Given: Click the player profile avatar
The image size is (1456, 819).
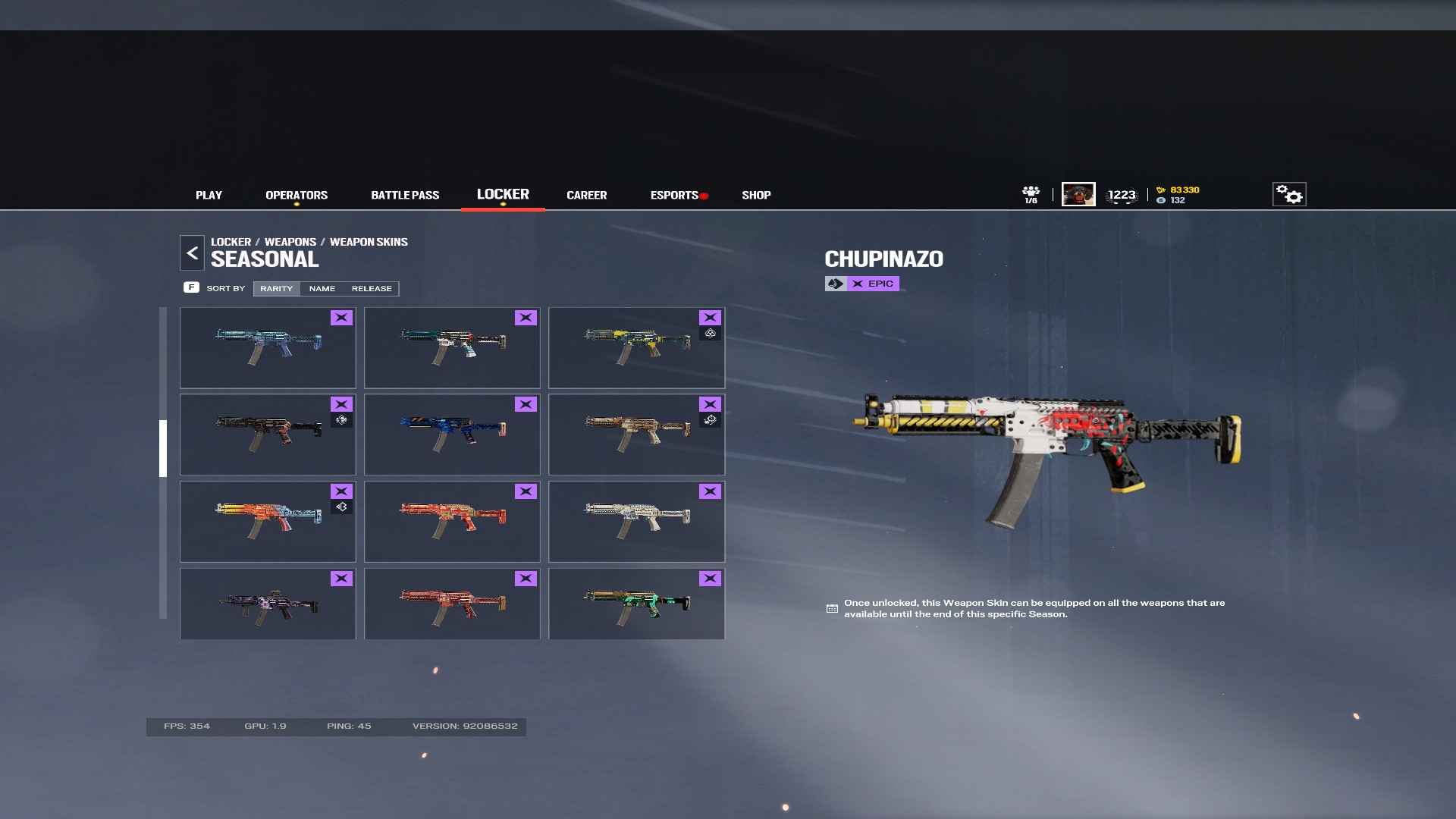Looking at the screenshot, I should (1078, 195).
